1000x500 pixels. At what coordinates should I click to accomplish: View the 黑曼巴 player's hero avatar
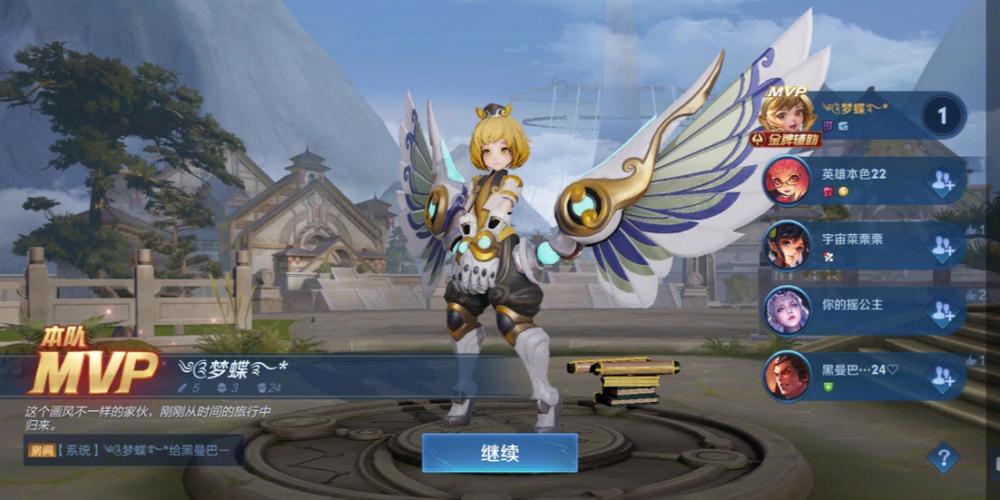click(787, 376)
